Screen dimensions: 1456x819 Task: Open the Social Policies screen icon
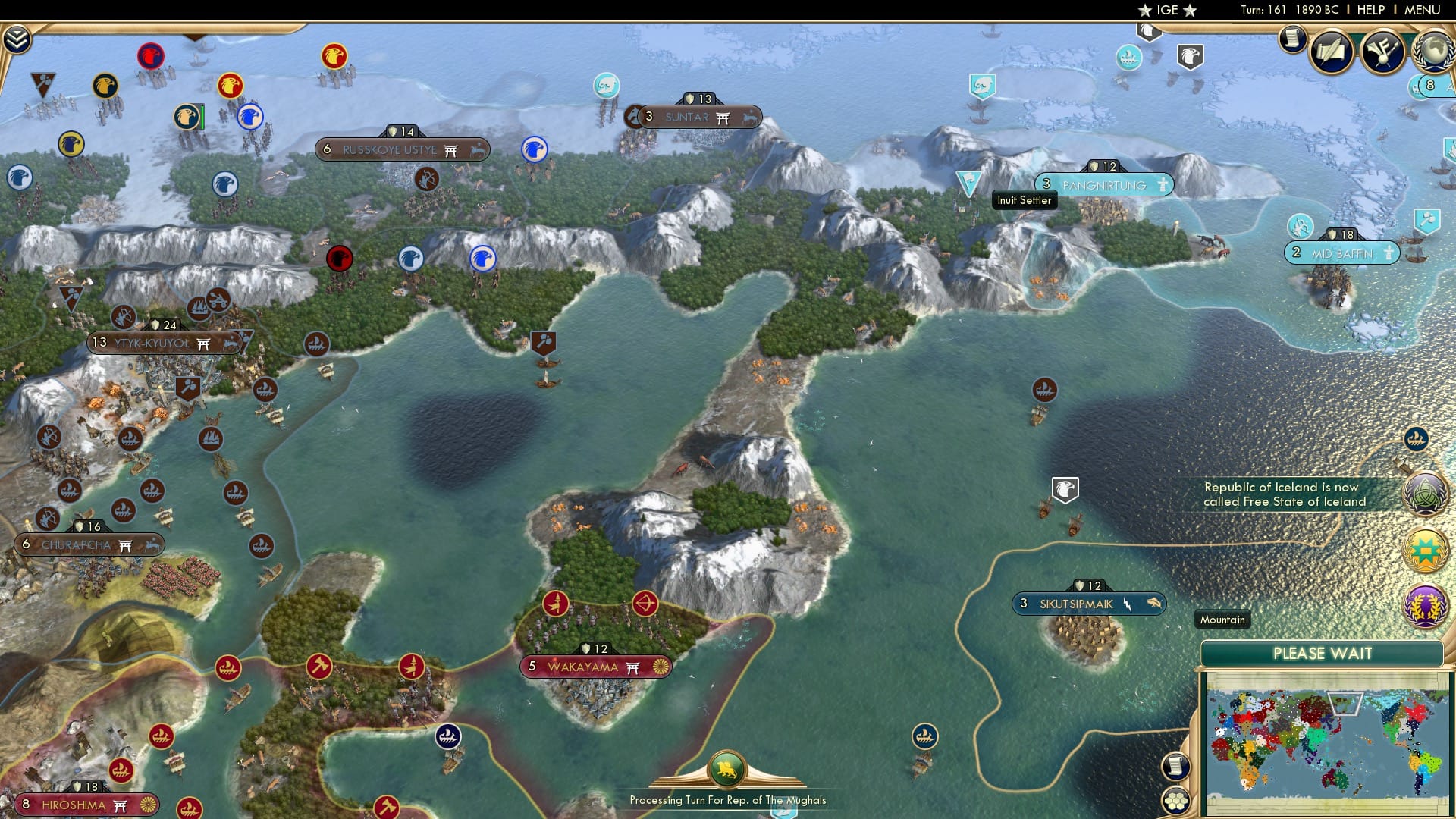1332,51
